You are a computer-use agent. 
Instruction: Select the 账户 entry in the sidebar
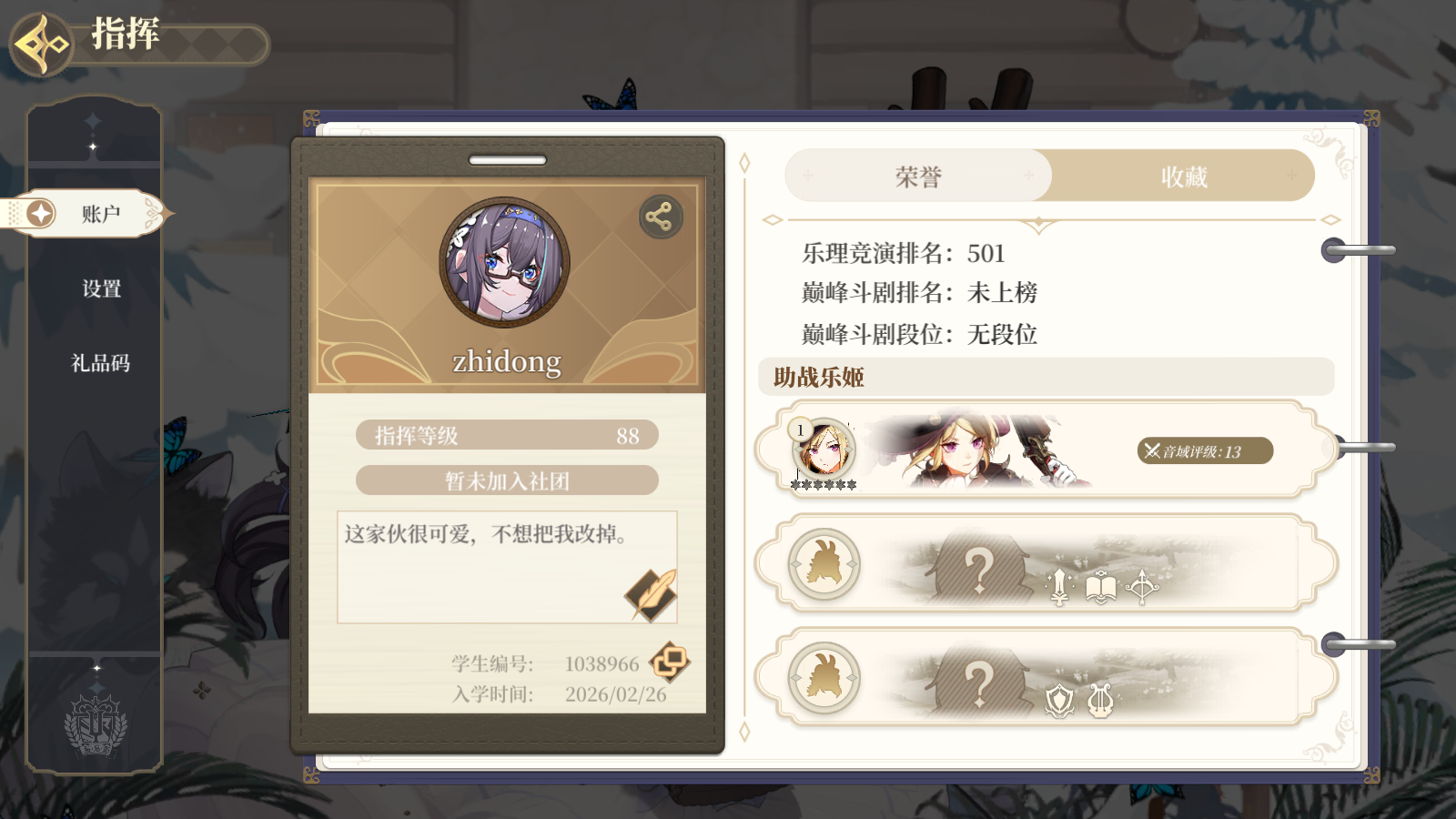pos(100,212)
